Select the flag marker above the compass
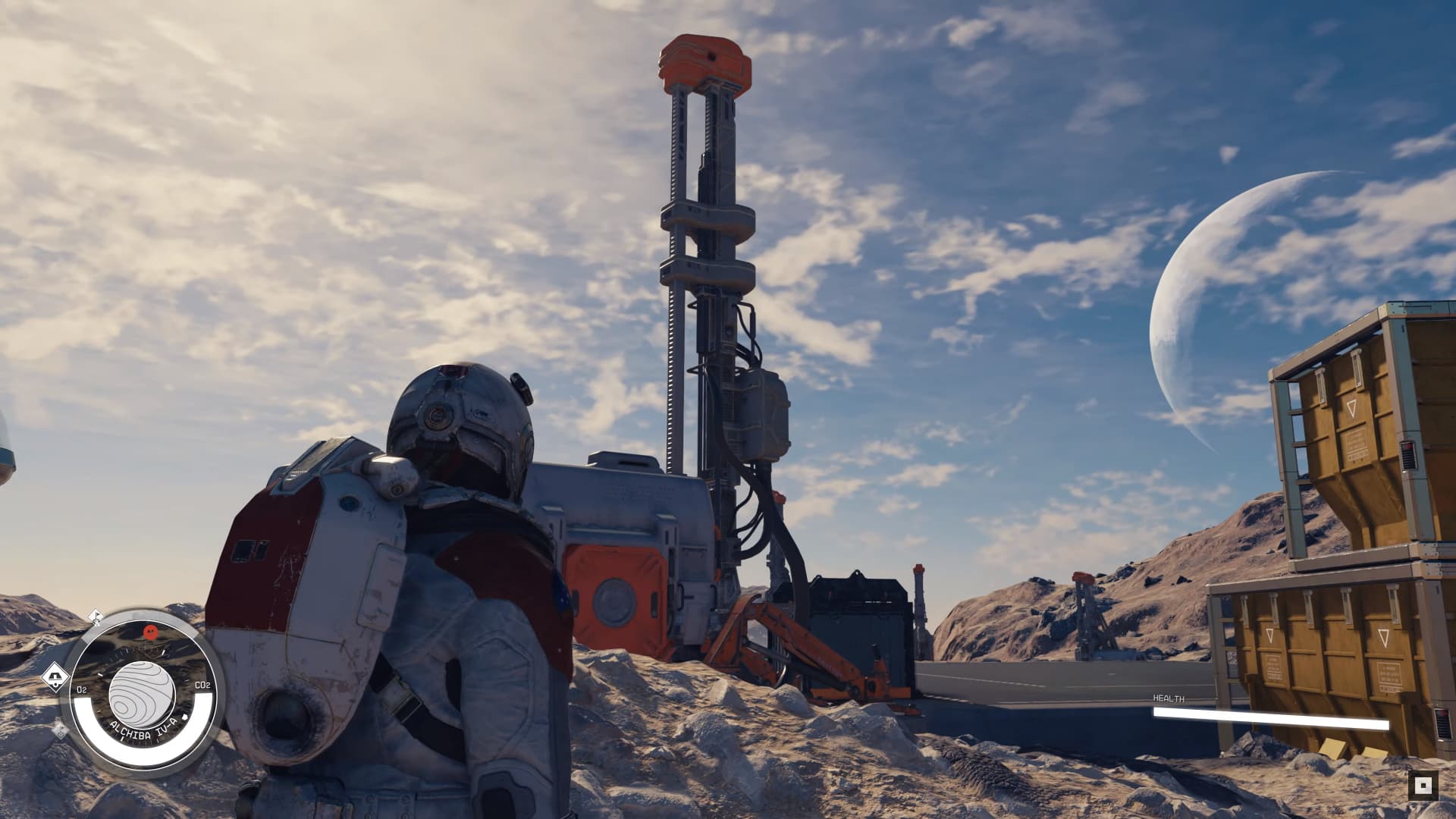This screenshot has height=819, width=1456. point(96,616)
